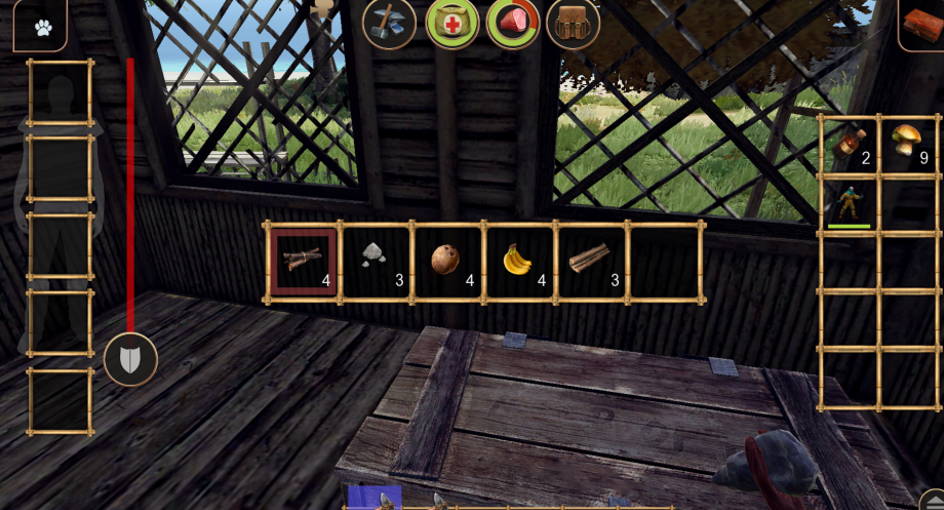The width and height of the screenshot is (944, 510).
Task: Open the first-aid medical bag
Action: (452, 23)
